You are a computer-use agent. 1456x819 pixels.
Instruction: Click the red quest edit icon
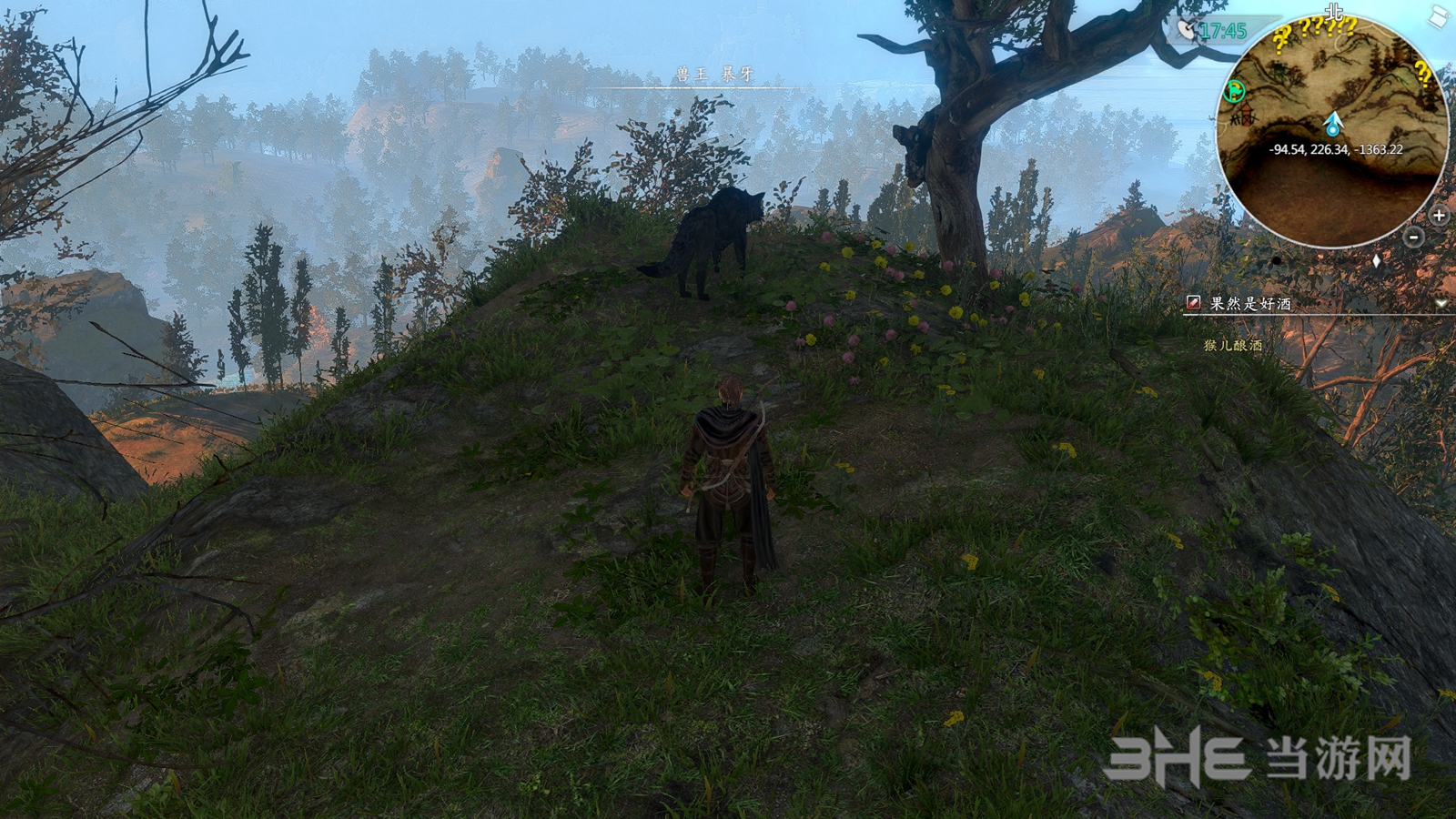pos(1193,303)
